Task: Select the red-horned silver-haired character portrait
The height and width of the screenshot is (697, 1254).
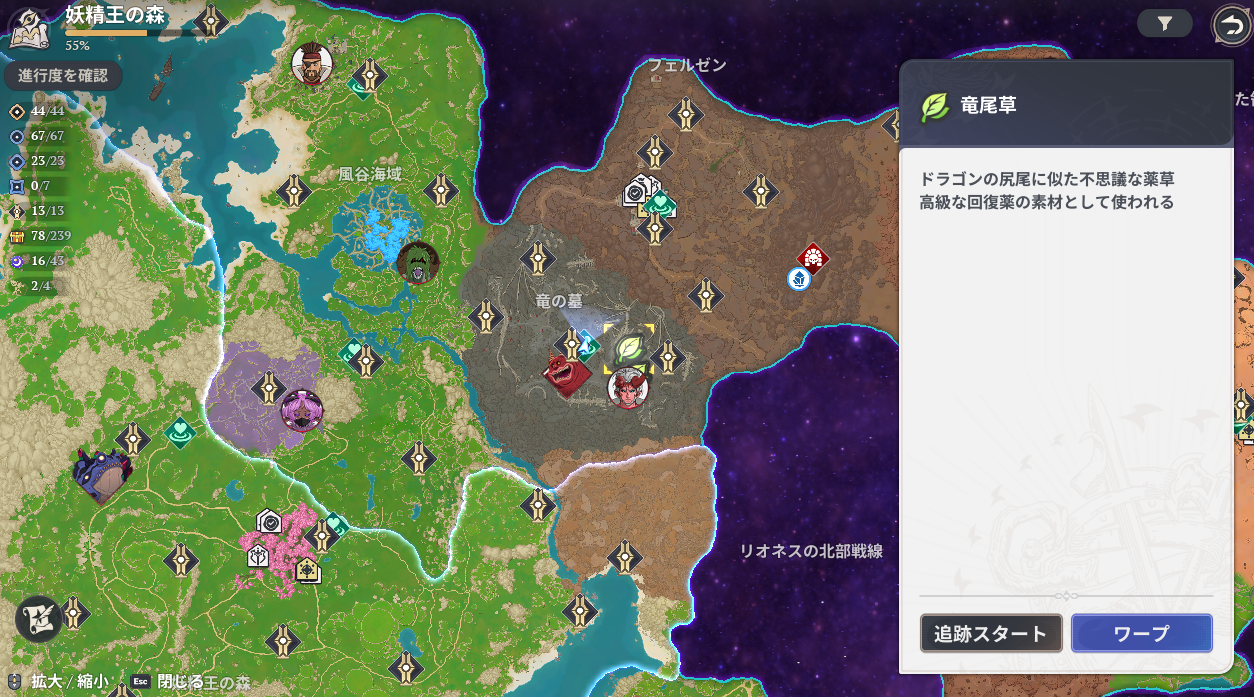Action: 628,387
